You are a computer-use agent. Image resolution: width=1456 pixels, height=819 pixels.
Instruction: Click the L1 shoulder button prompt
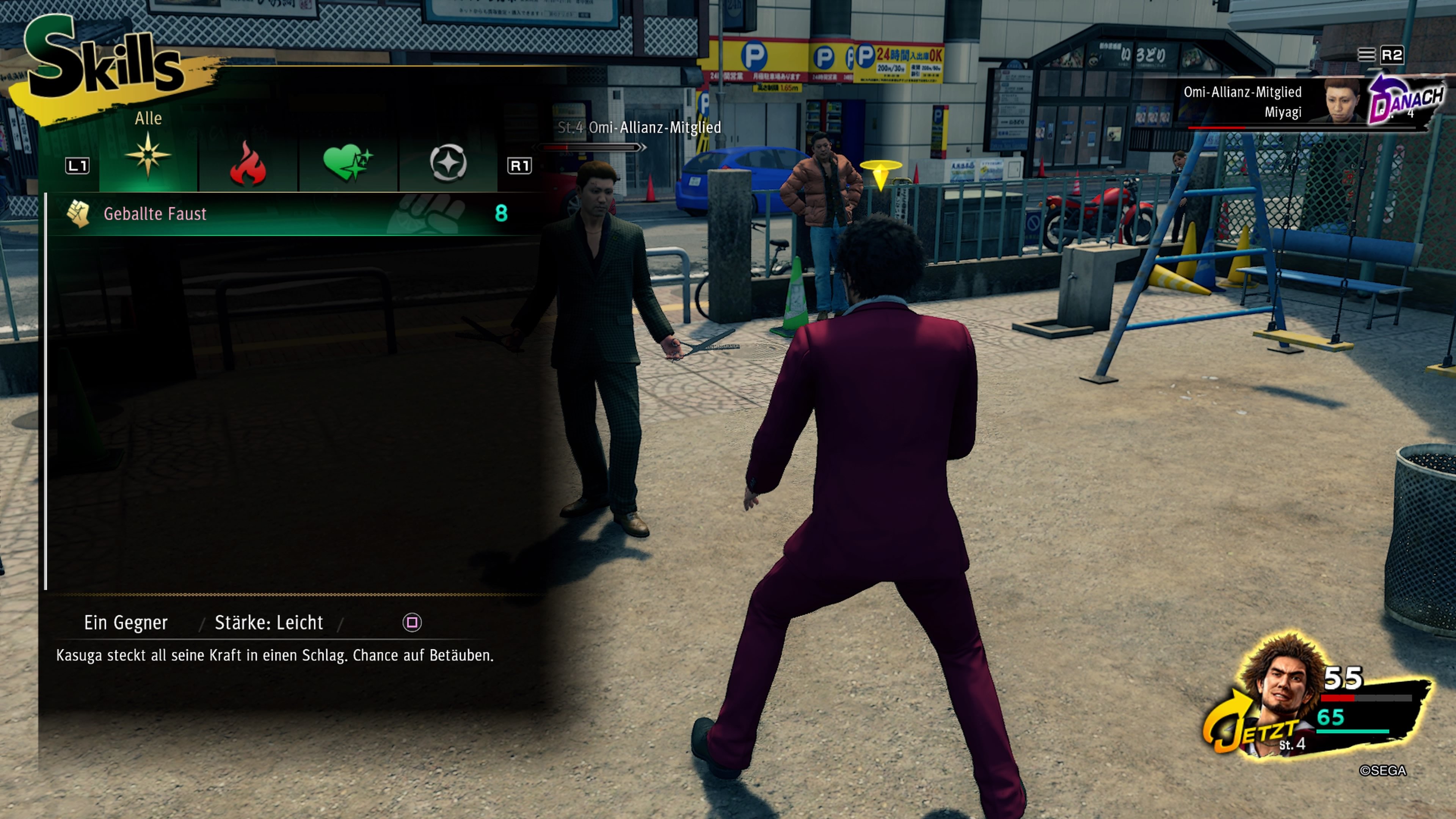pos(77,166)
